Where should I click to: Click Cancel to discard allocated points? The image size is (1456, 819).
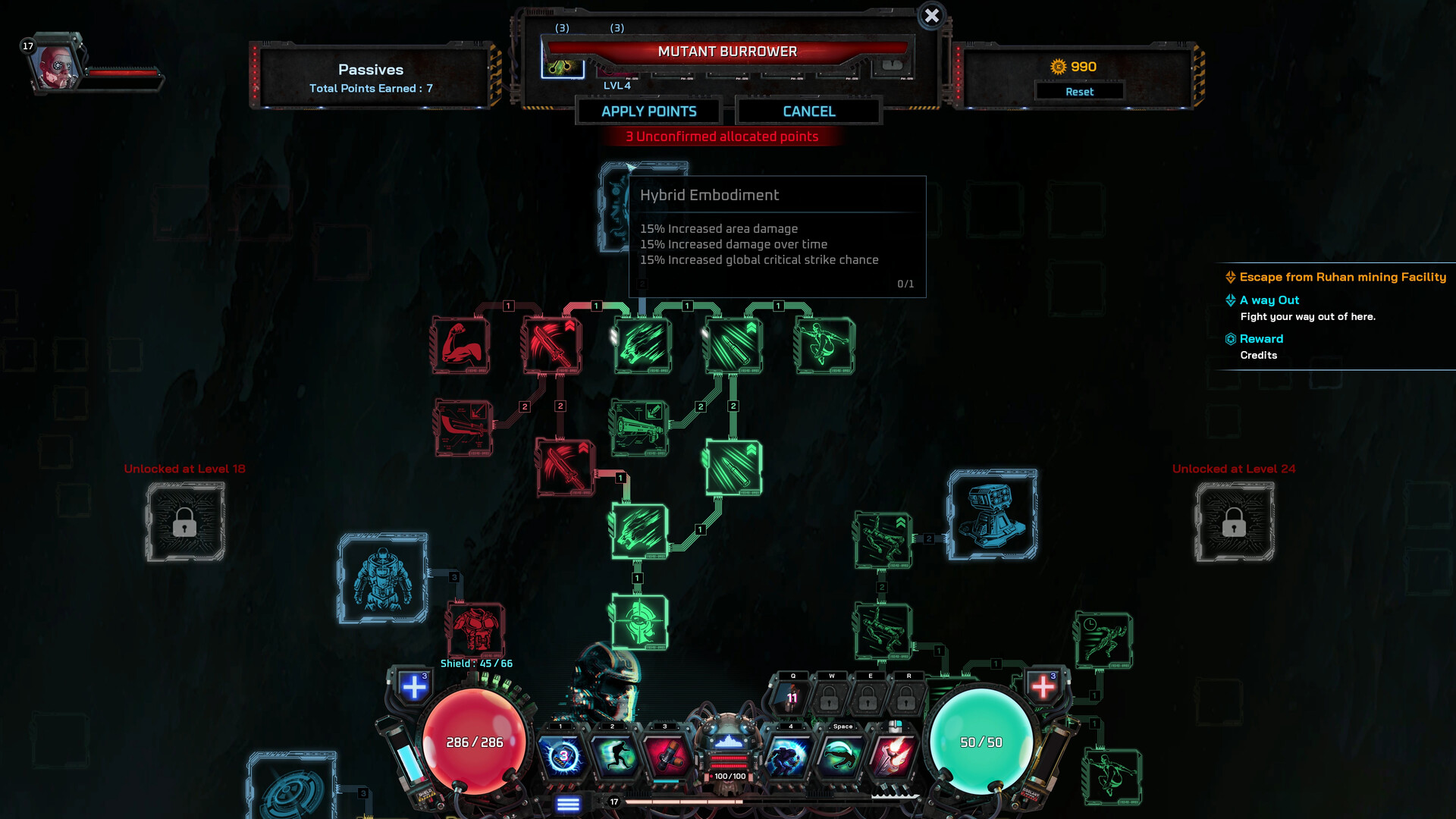808,111
